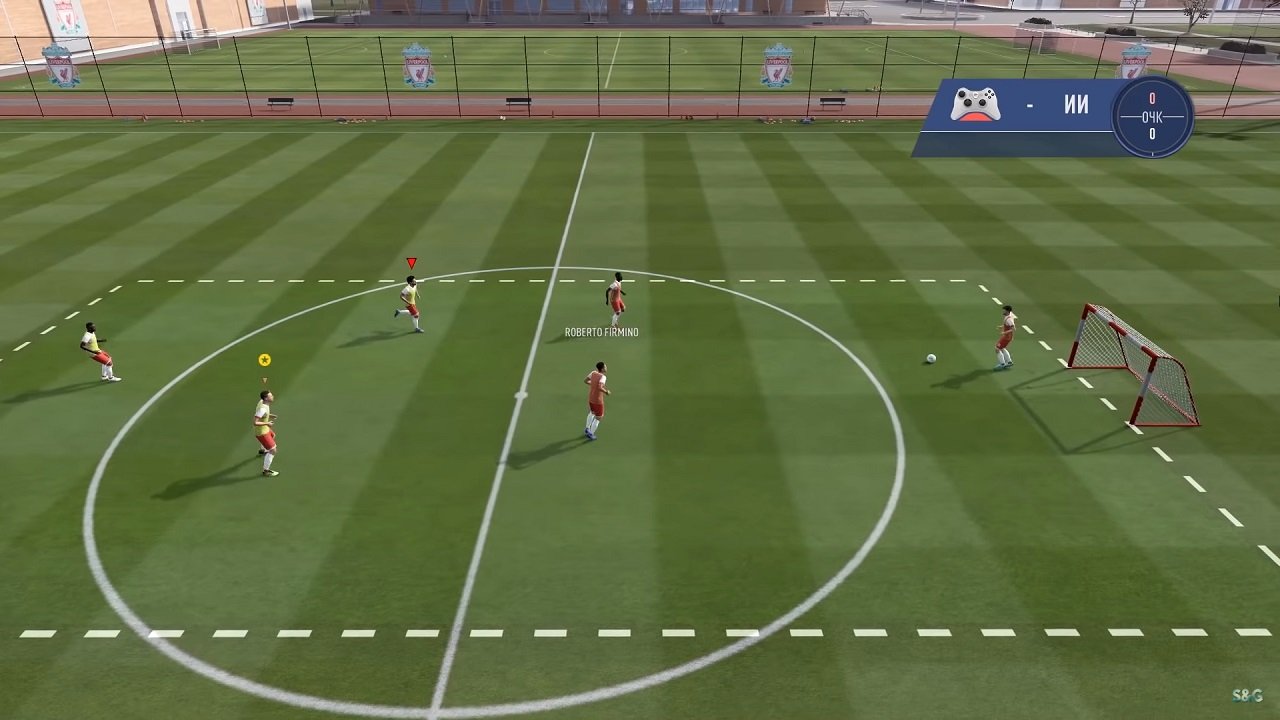The height and width of the screenshot is (720, 1280).
Task: Switch selection to the triangle-marked attacker
Action: pos(410,300)
